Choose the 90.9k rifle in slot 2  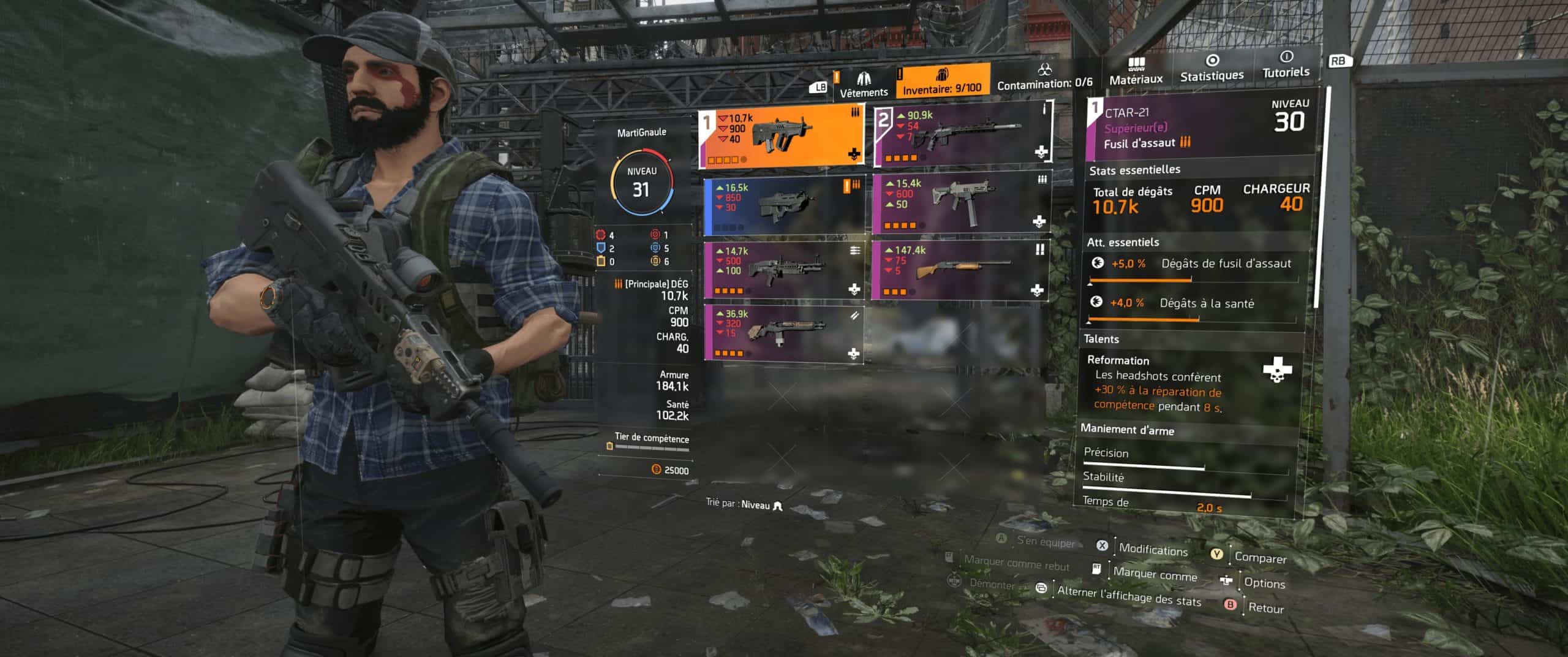(x=962, y=134)
